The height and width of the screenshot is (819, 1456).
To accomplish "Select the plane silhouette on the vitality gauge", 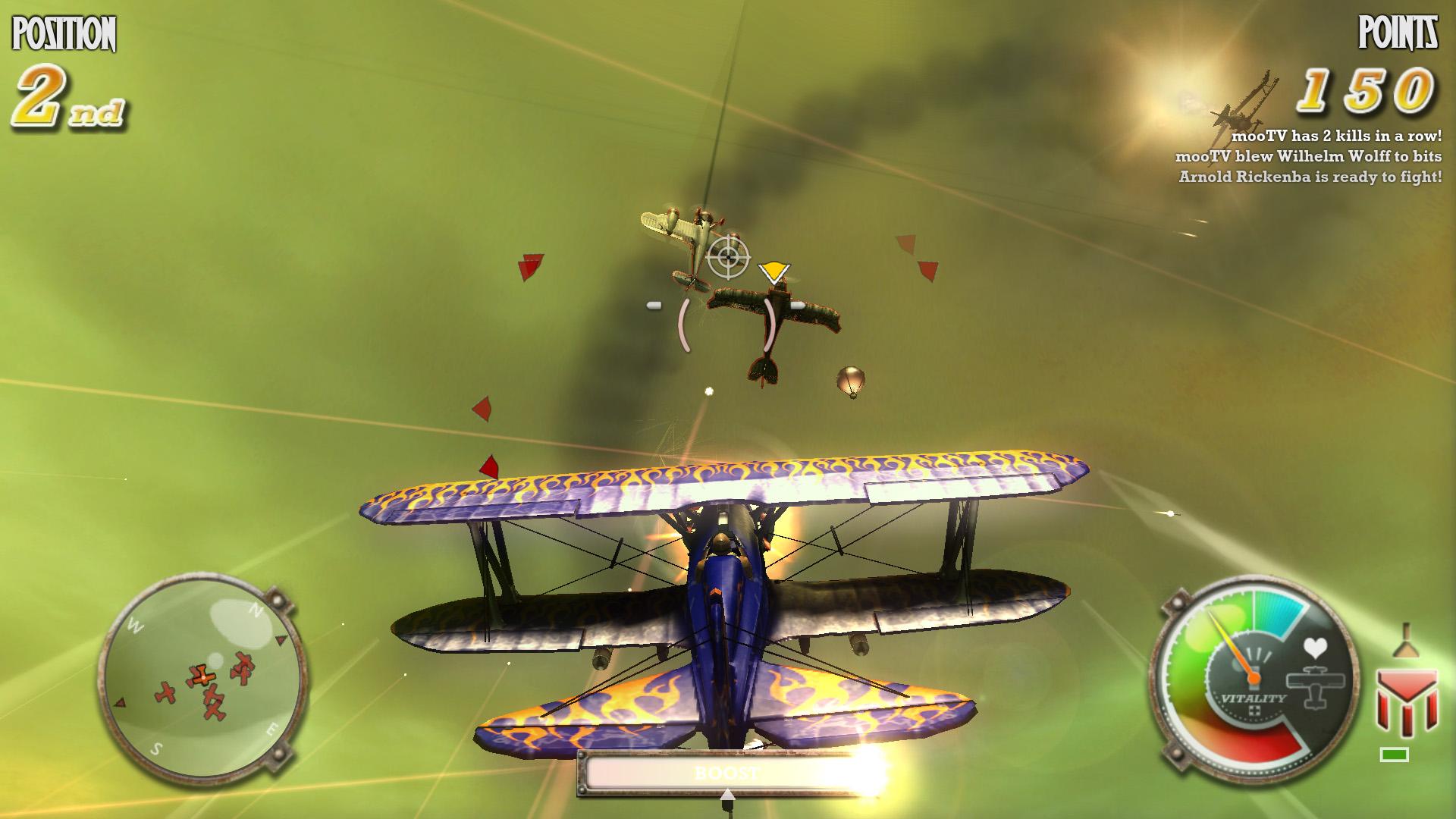I will pos(1317,686).
